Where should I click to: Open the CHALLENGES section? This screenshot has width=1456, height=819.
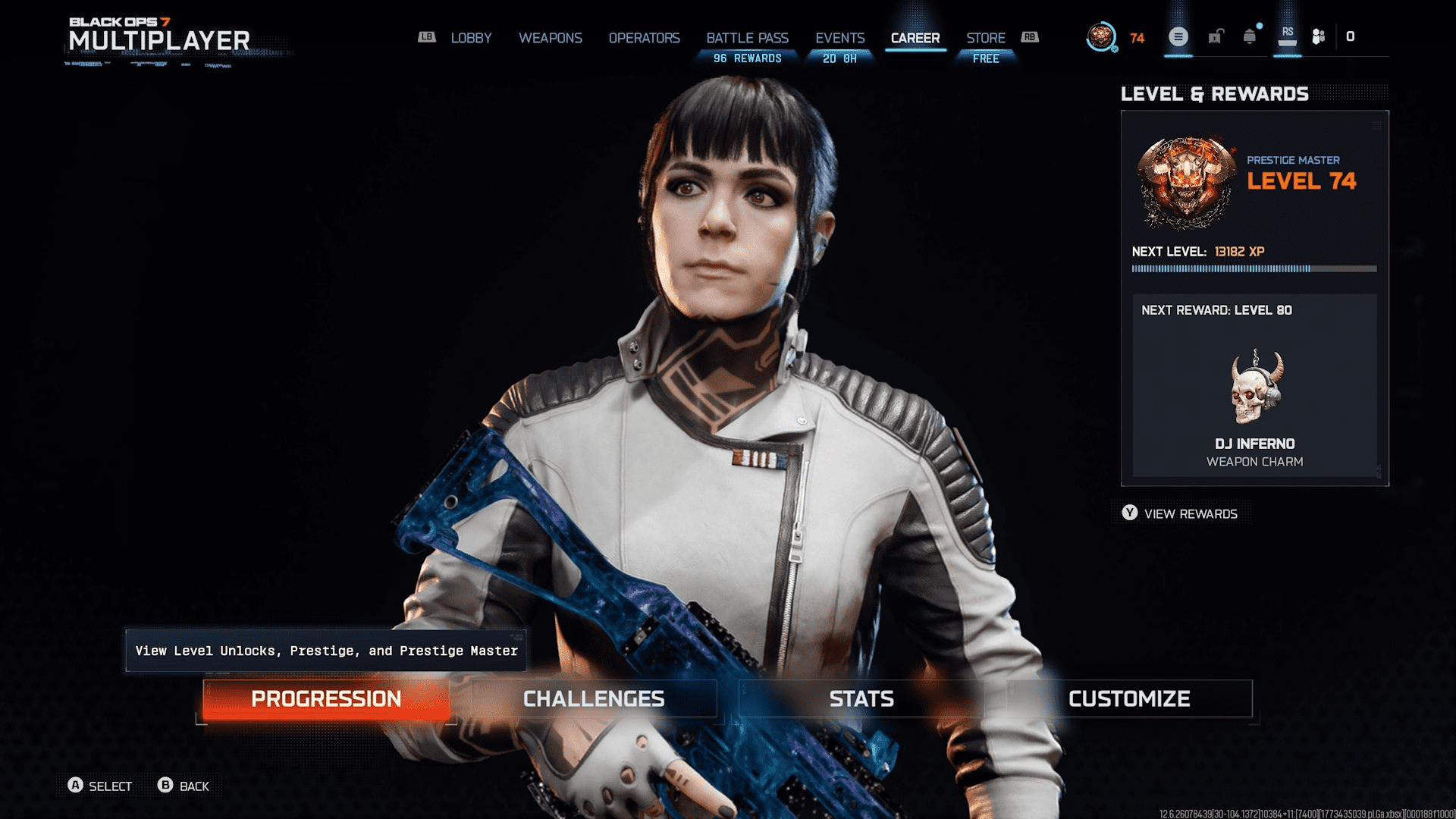coord(594,698)
